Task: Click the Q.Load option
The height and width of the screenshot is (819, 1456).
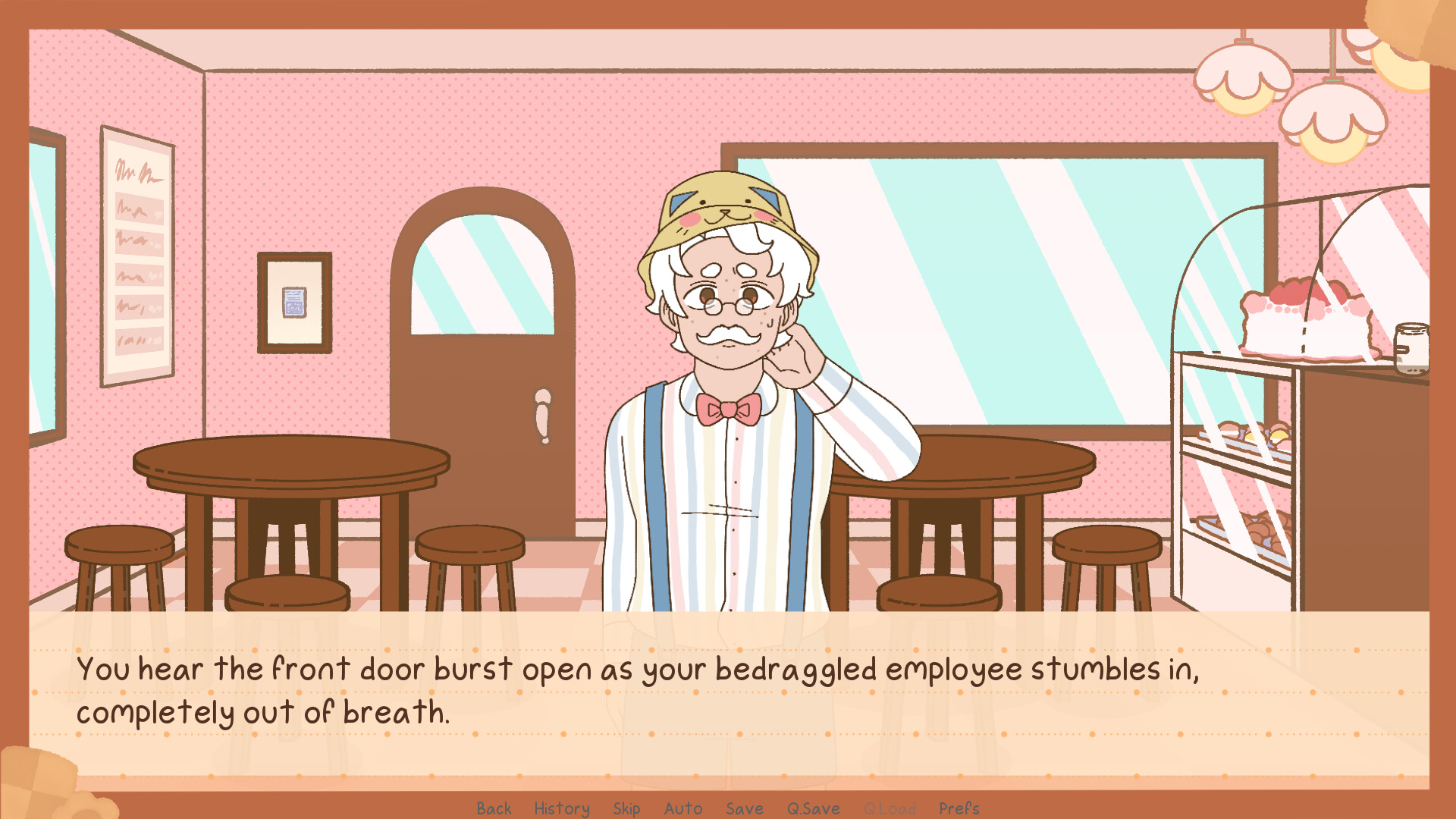Action: pos(892,808)
